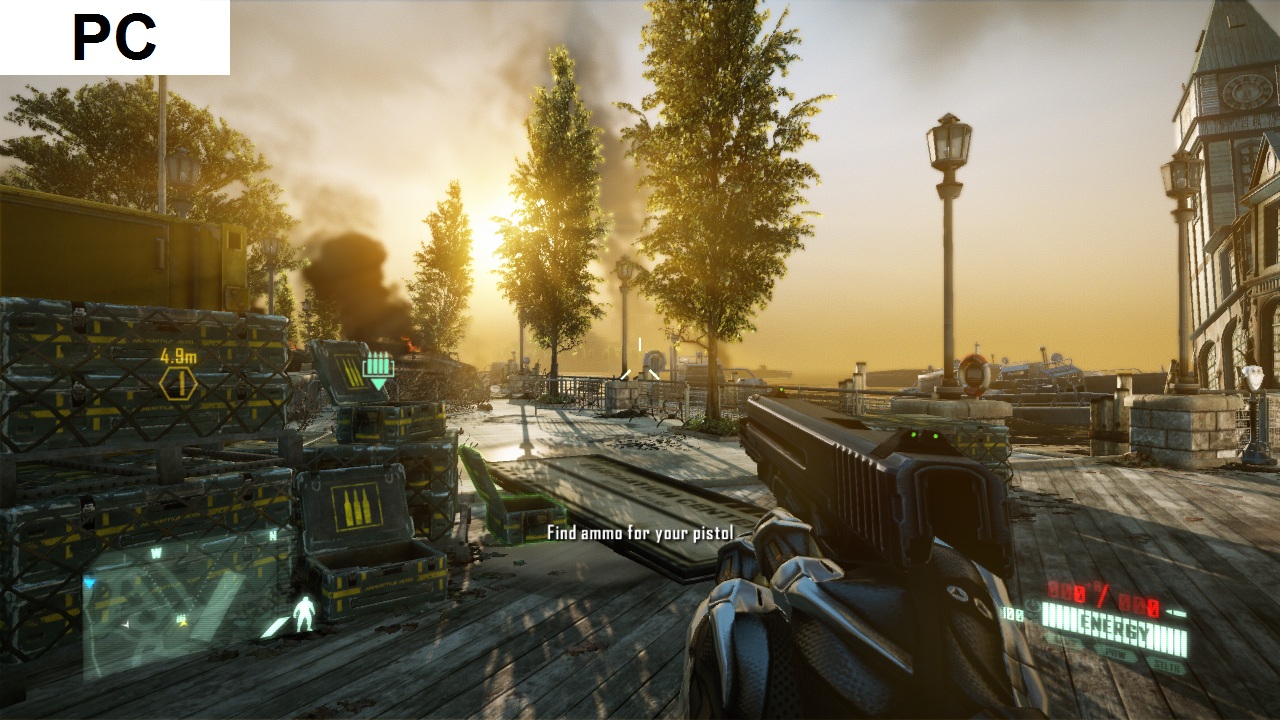This screenshot has height=720, width=1280.
Task: Click the nanosuit stance figure icon
Action: (304, 613)
